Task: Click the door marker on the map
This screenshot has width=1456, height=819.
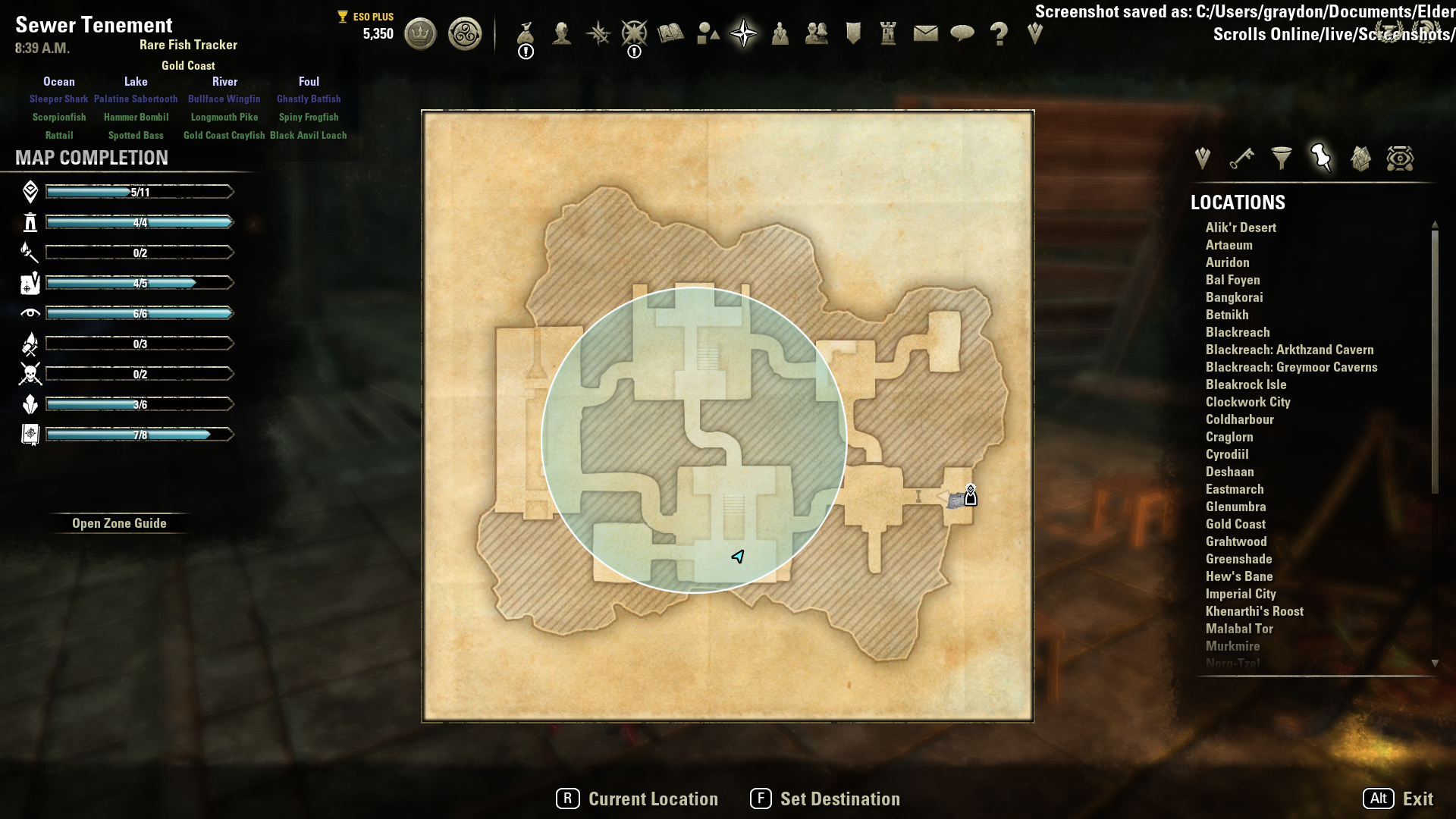Action: click(x=970, y=496)
